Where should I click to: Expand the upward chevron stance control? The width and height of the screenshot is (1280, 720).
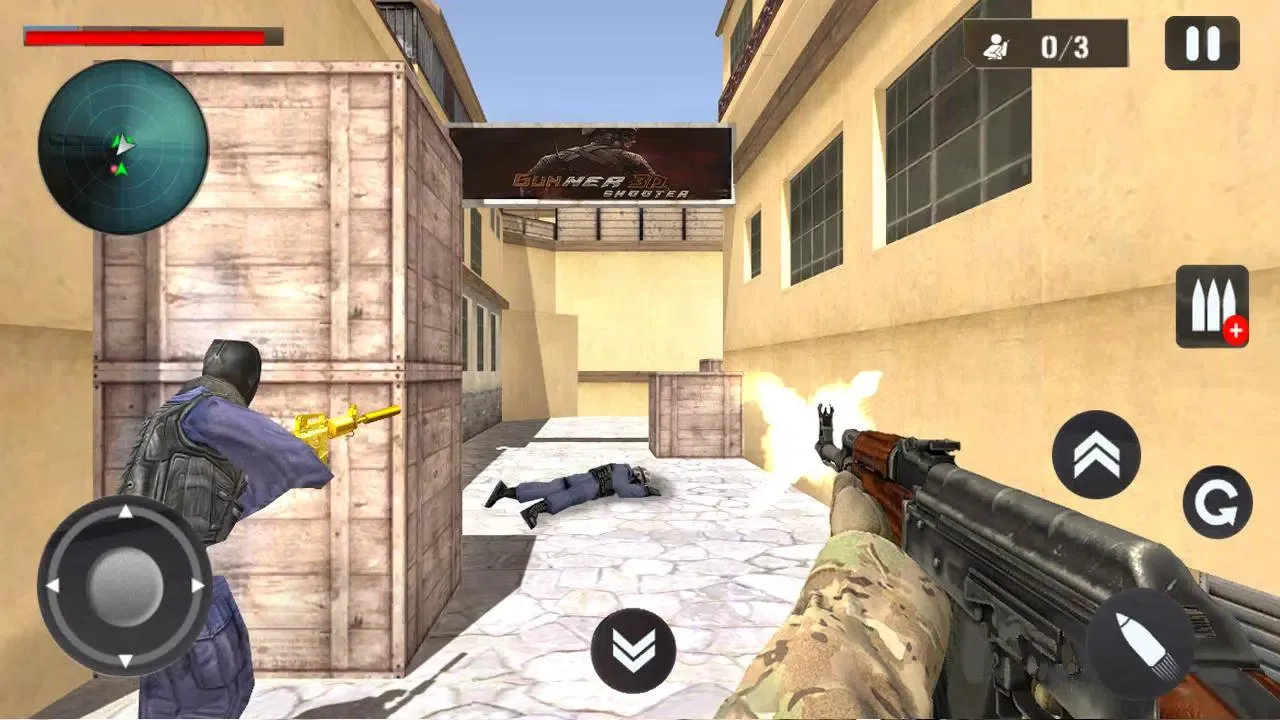pyautogui.click(x=1094, y=451)
